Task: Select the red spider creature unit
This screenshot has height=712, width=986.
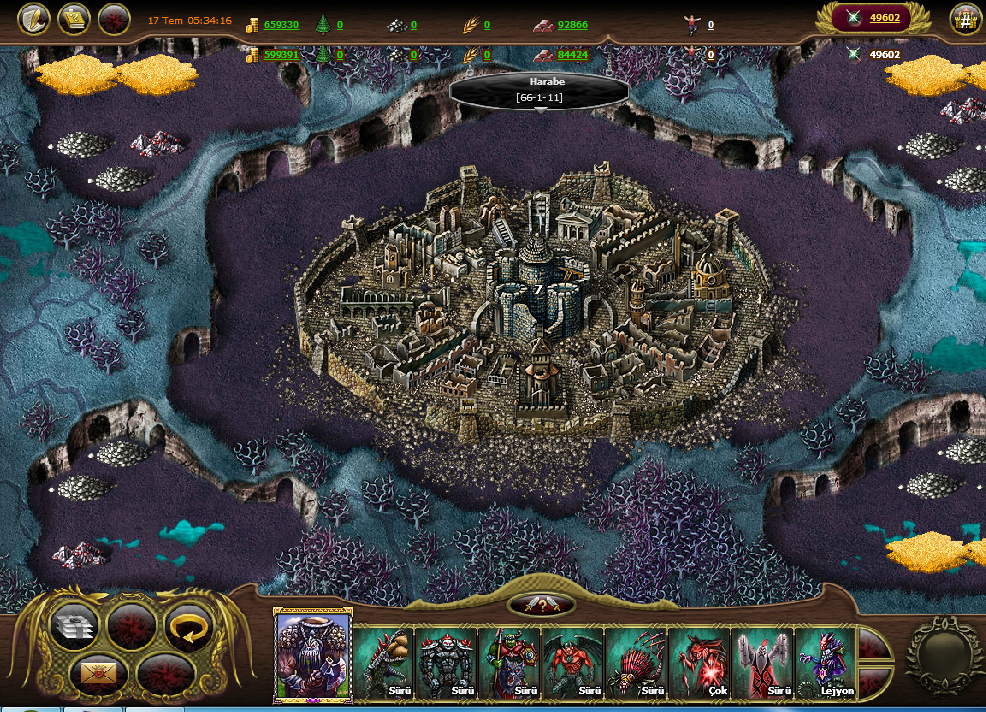Action: 636,662
